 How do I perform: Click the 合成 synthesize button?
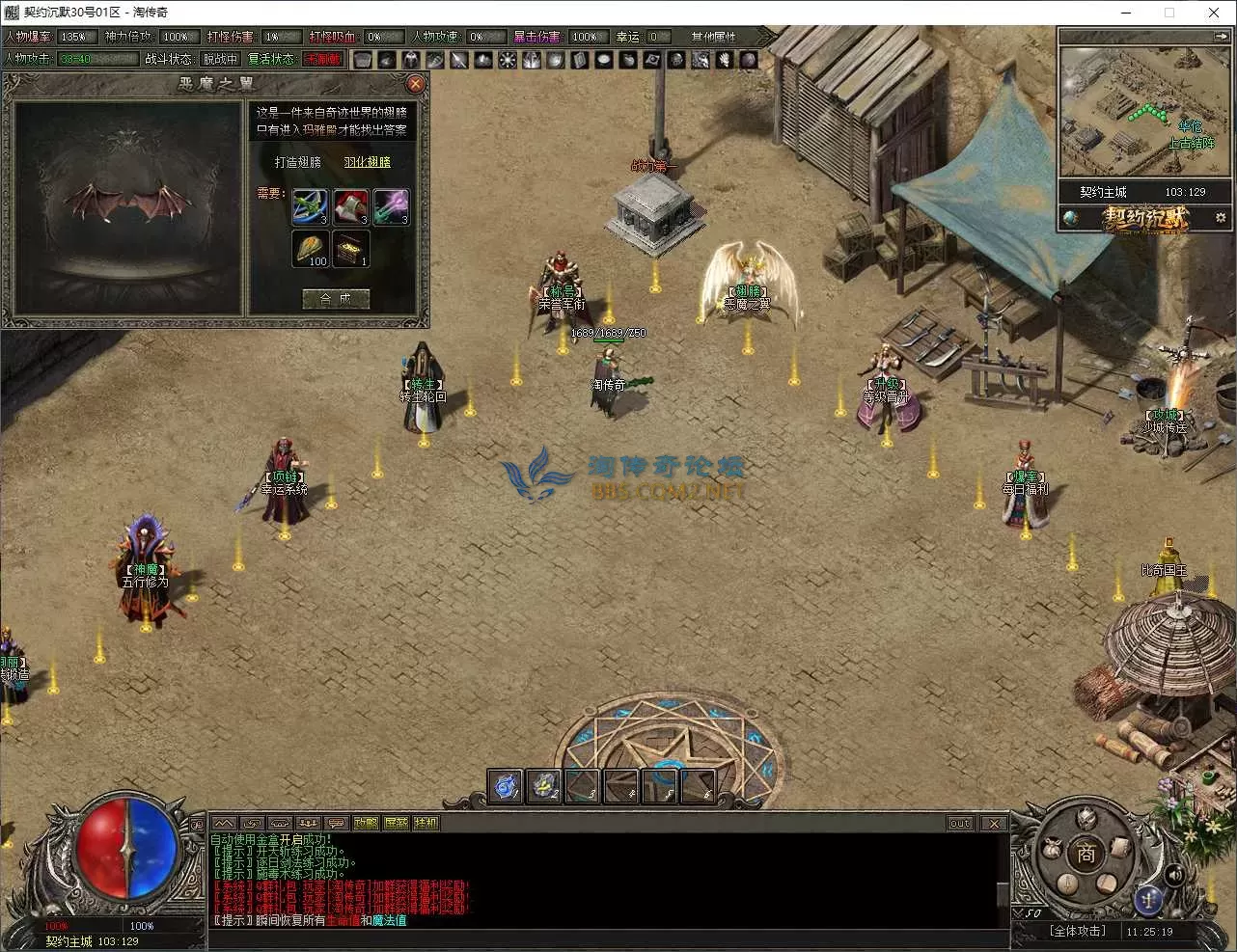(336, 299)
